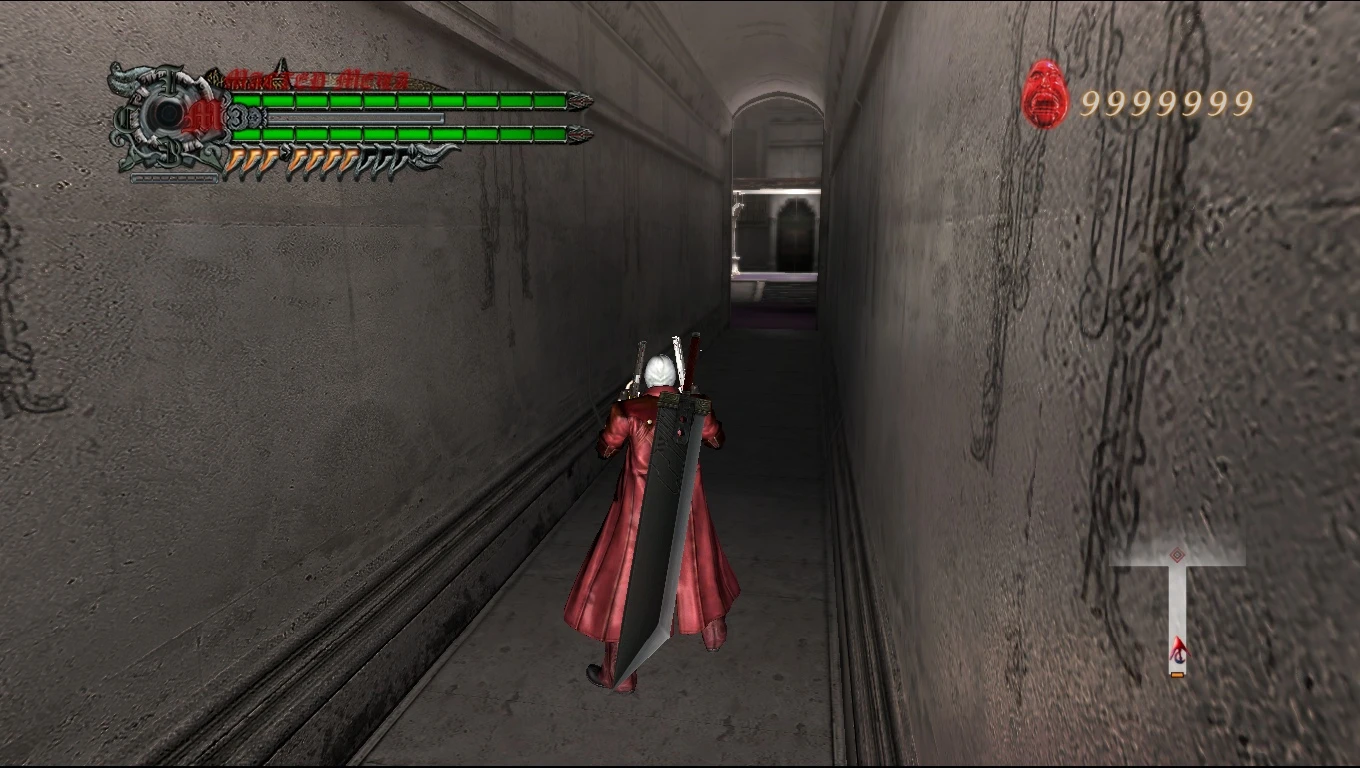Click the player arrow on the minimap
Image resolution: width=1360 pixels, height=768 pixels.
click(1180, 648)
